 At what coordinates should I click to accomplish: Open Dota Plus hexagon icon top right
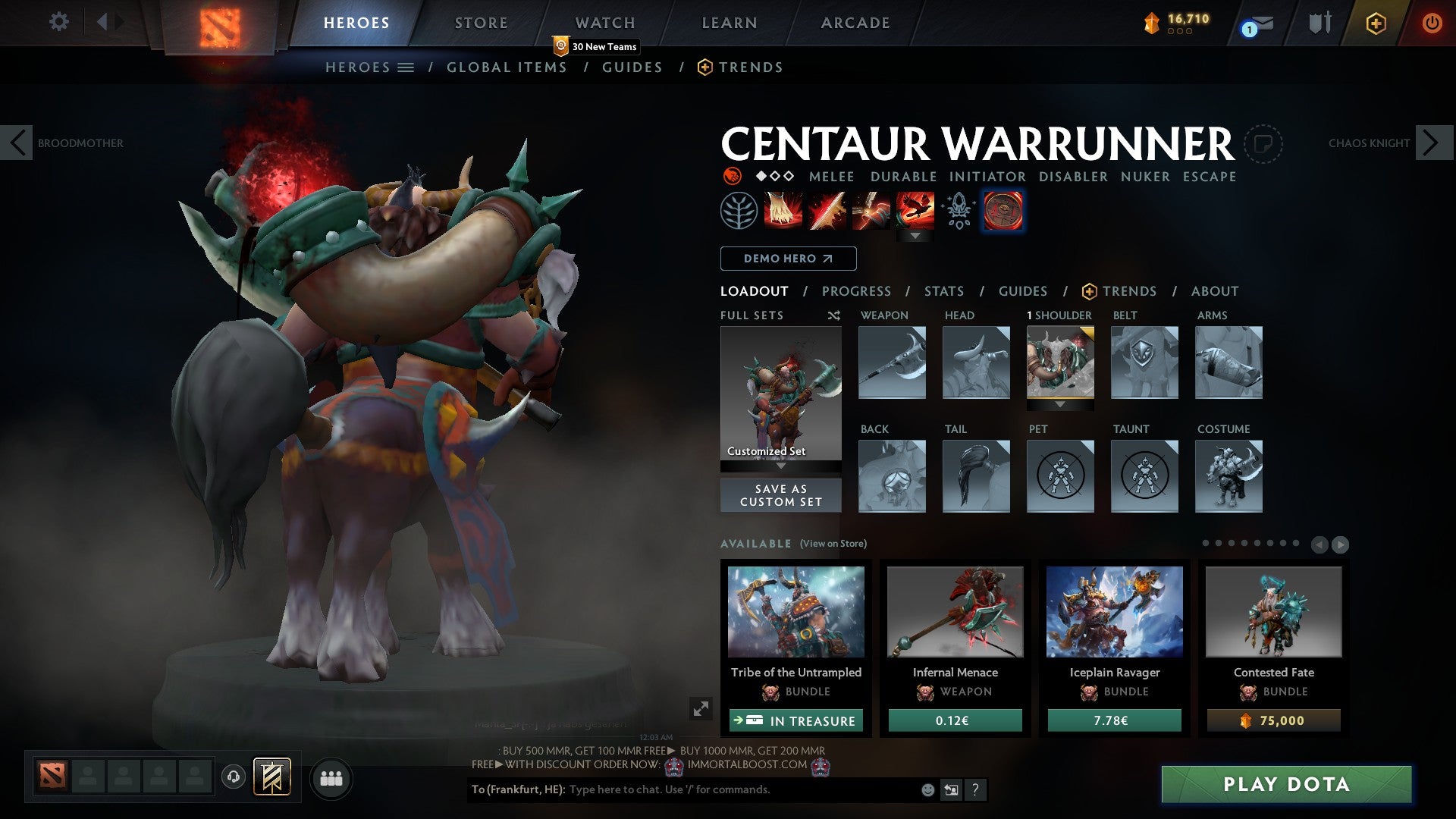coord(1376,23)
